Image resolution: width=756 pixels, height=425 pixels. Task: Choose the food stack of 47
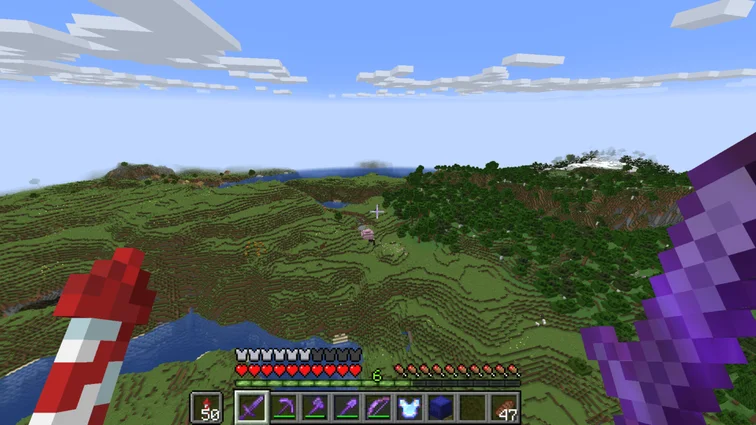(x=505, y=407)
